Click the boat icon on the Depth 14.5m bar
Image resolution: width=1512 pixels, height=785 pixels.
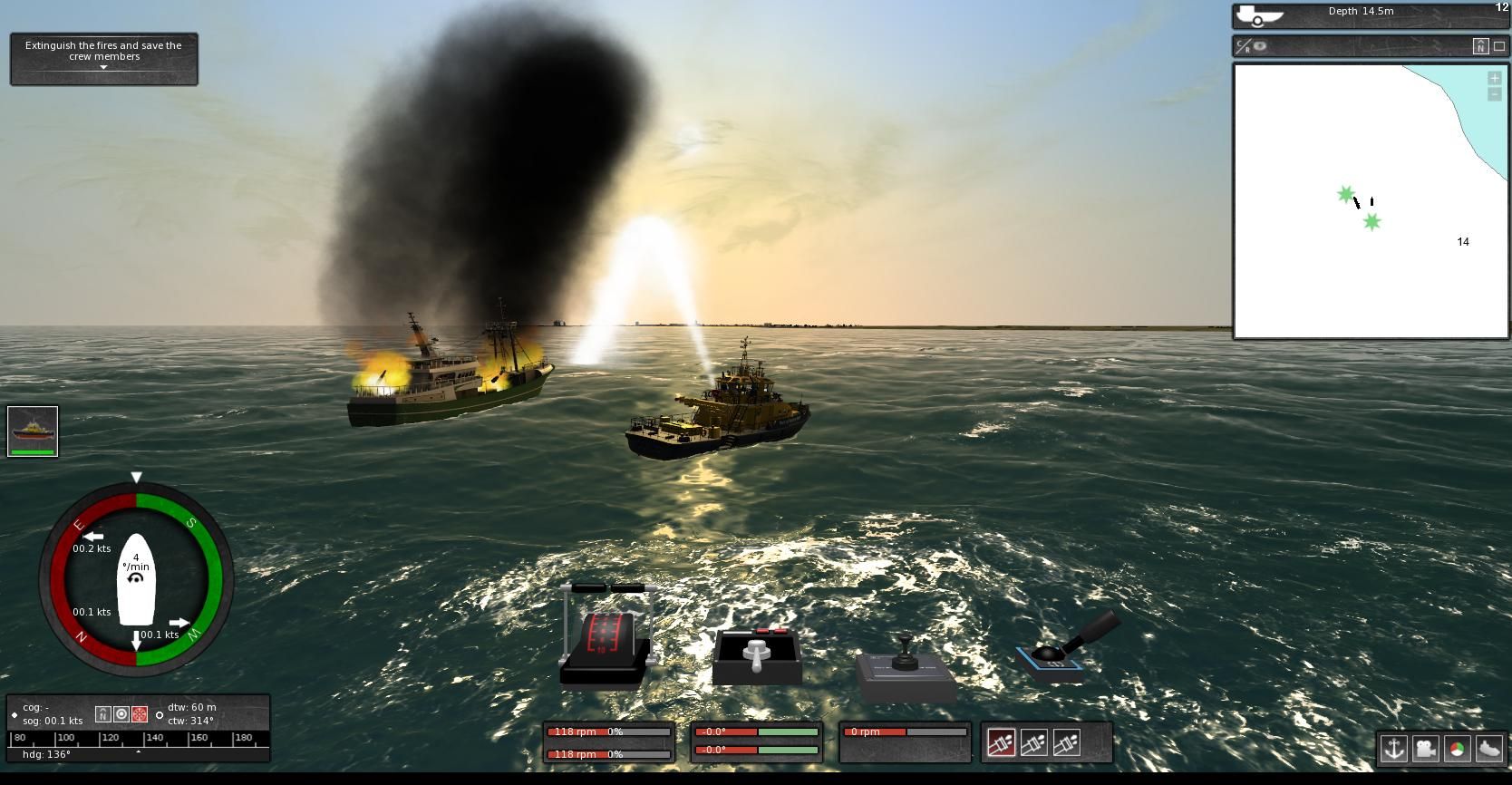(x=1258, y=13)
